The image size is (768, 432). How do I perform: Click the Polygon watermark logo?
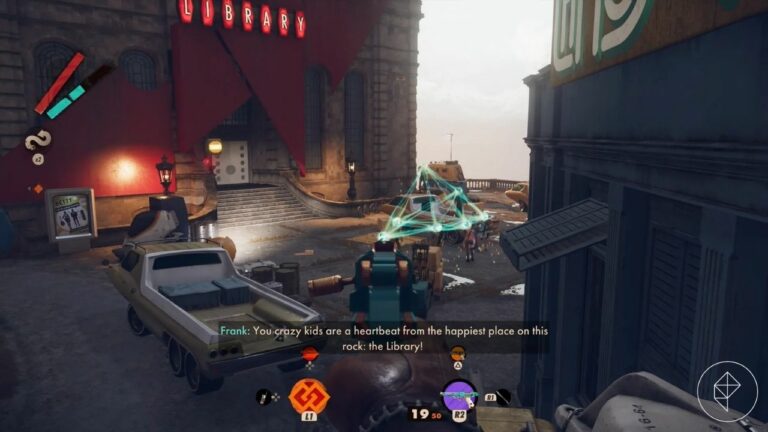coord(727,391)
